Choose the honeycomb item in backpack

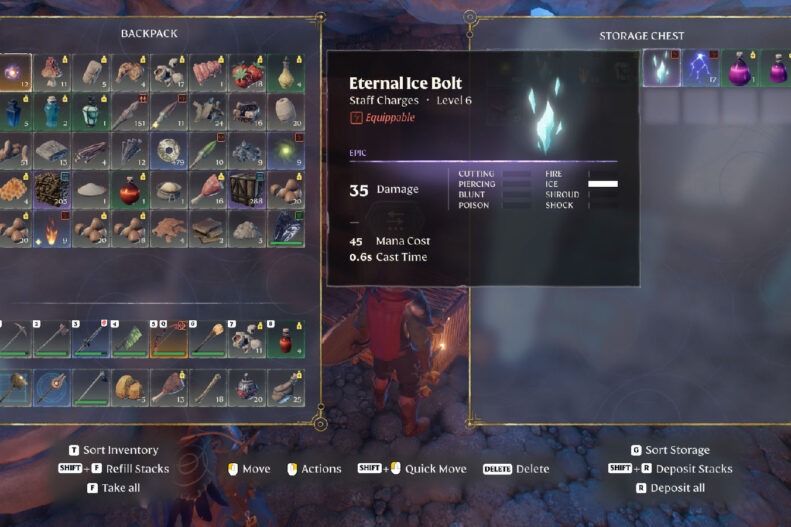pos(13,189)
